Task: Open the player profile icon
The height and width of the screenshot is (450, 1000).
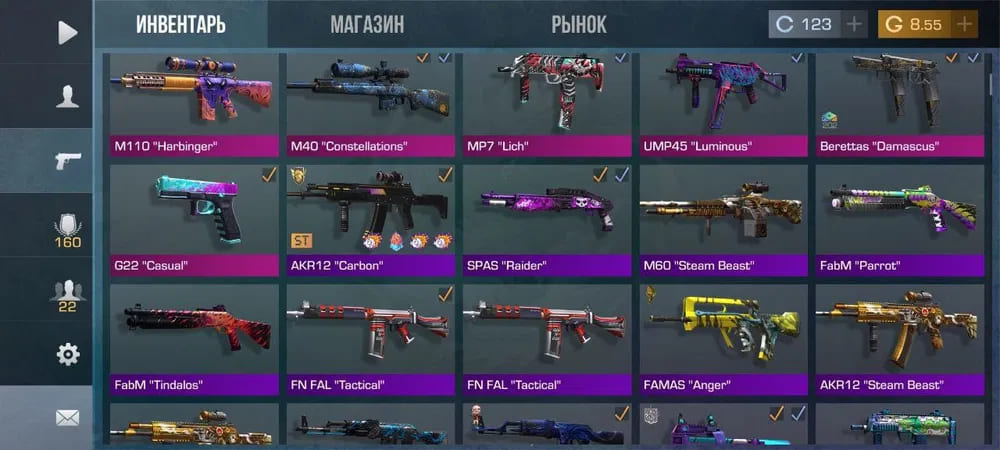Action: [67, 96]
